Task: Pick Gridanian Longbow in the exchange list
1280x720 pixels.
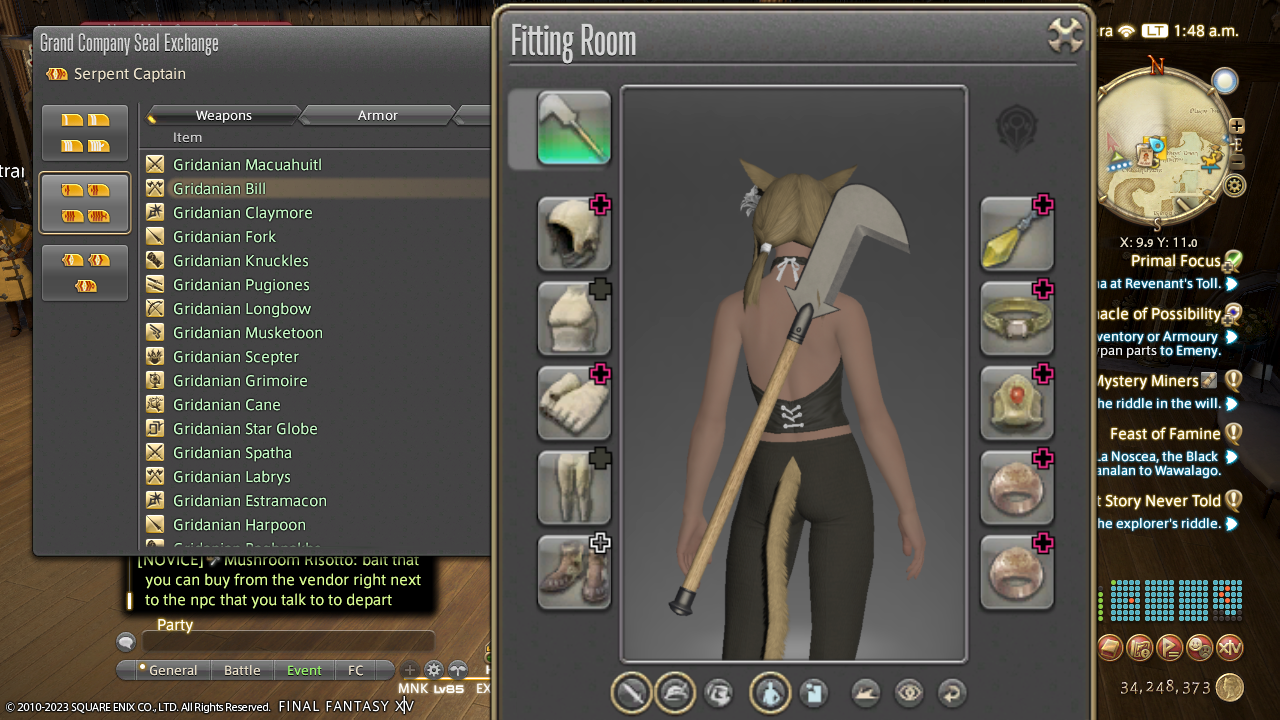Action: tap(241, 309)
